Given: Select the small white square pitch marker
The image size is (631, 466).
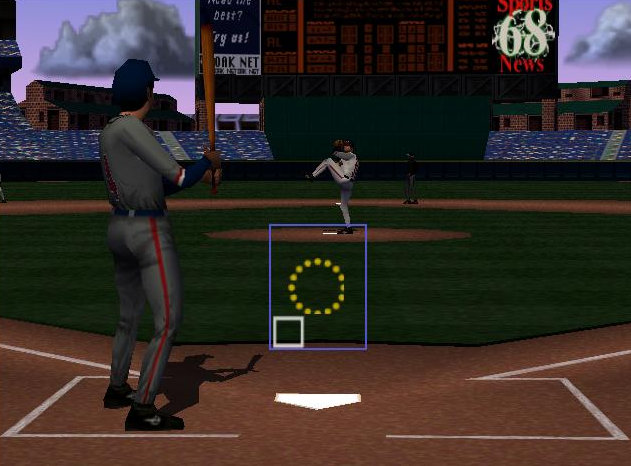Looking at the screenshot, I should pos(288,332).
